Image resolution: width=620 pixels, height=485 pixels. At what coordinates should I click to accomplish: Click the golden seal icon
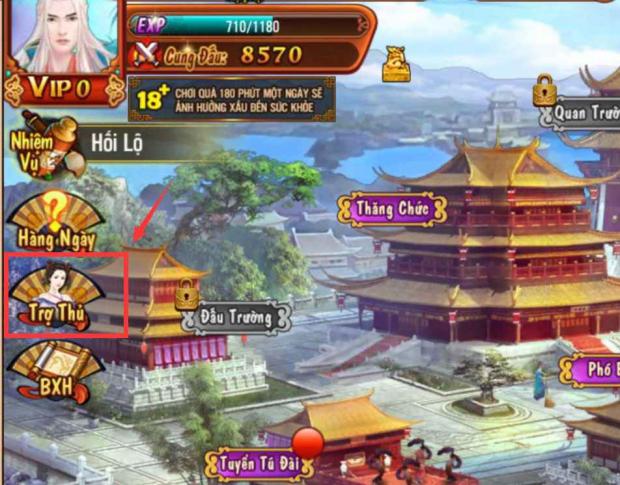(395, 64)
